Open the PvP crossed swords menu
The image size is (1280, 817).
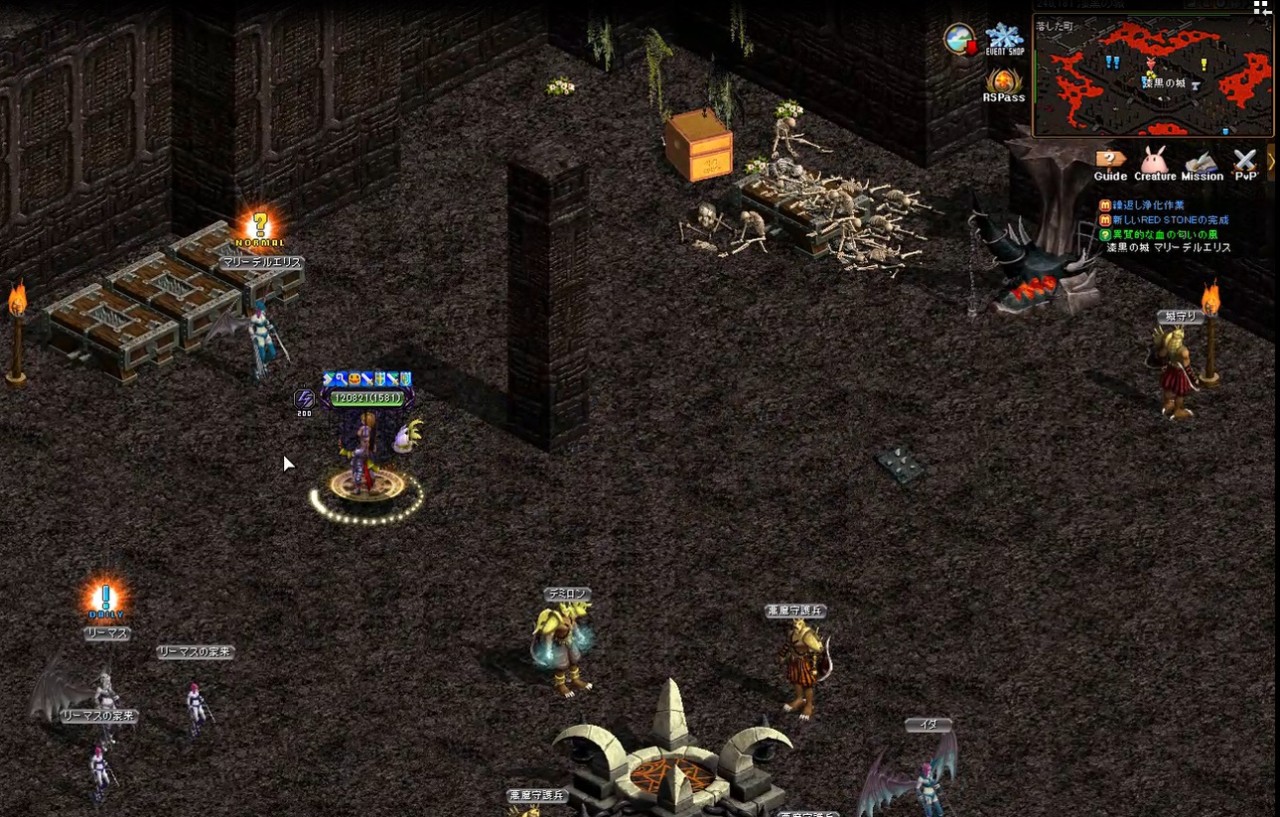pyautogui.click(x=1244, y=164)
